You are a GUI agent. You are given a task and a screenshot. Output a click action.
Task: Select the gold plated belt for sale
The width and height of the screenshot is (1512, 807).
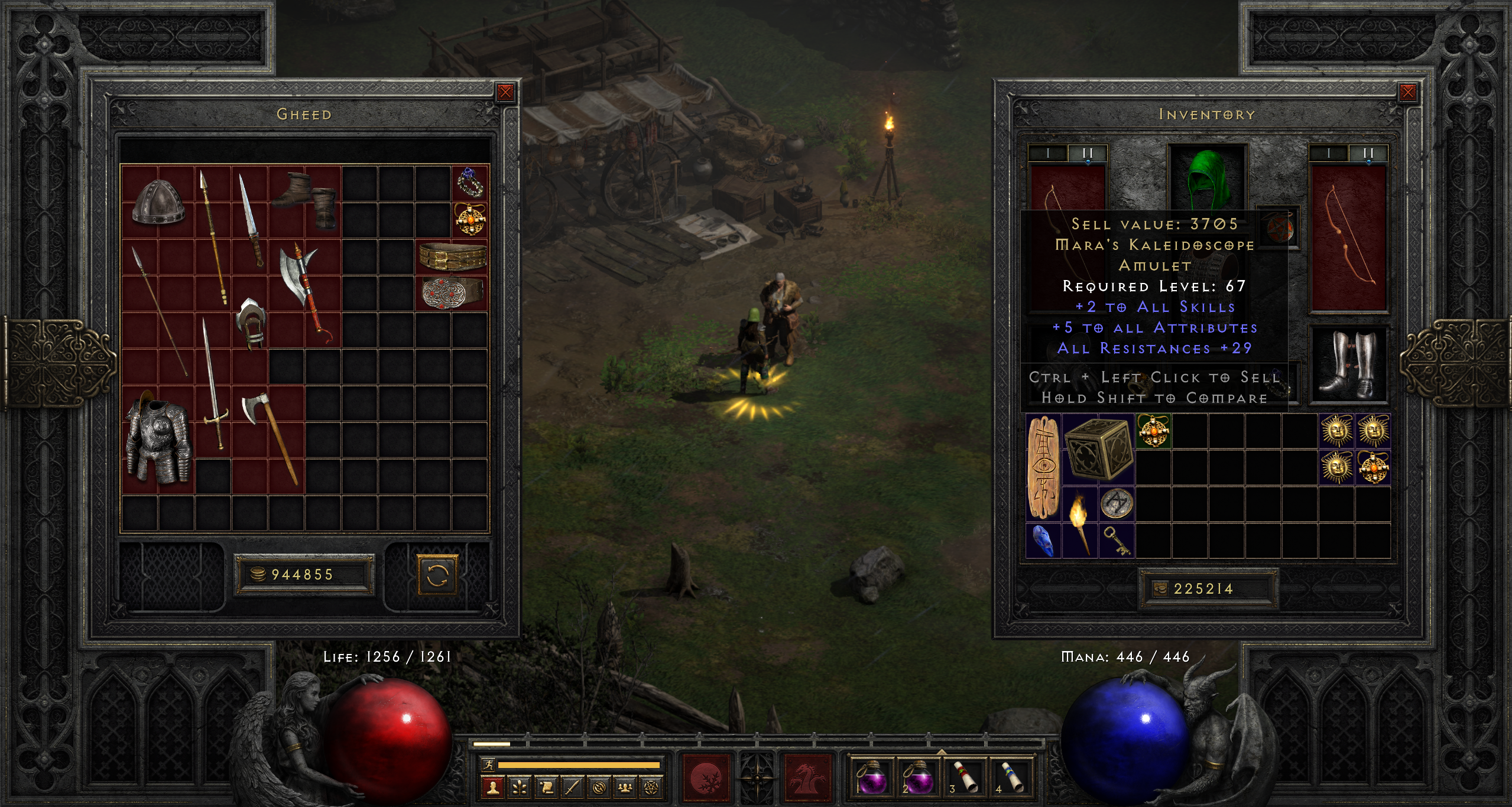(x=452, y=256)
